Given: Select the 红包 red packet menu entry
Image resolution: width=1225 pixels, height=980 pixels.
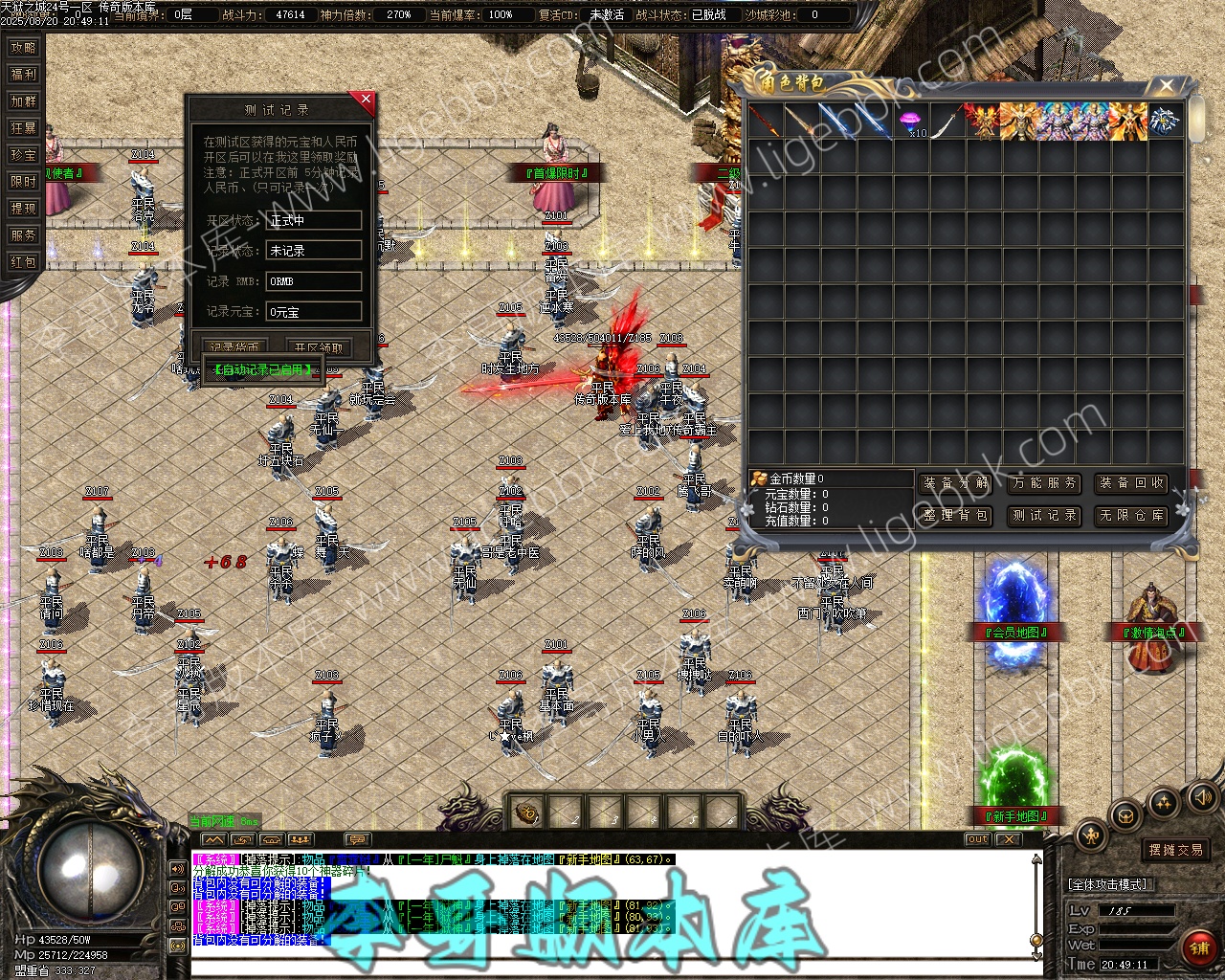Looking at the screenshot, I should 23,261.
